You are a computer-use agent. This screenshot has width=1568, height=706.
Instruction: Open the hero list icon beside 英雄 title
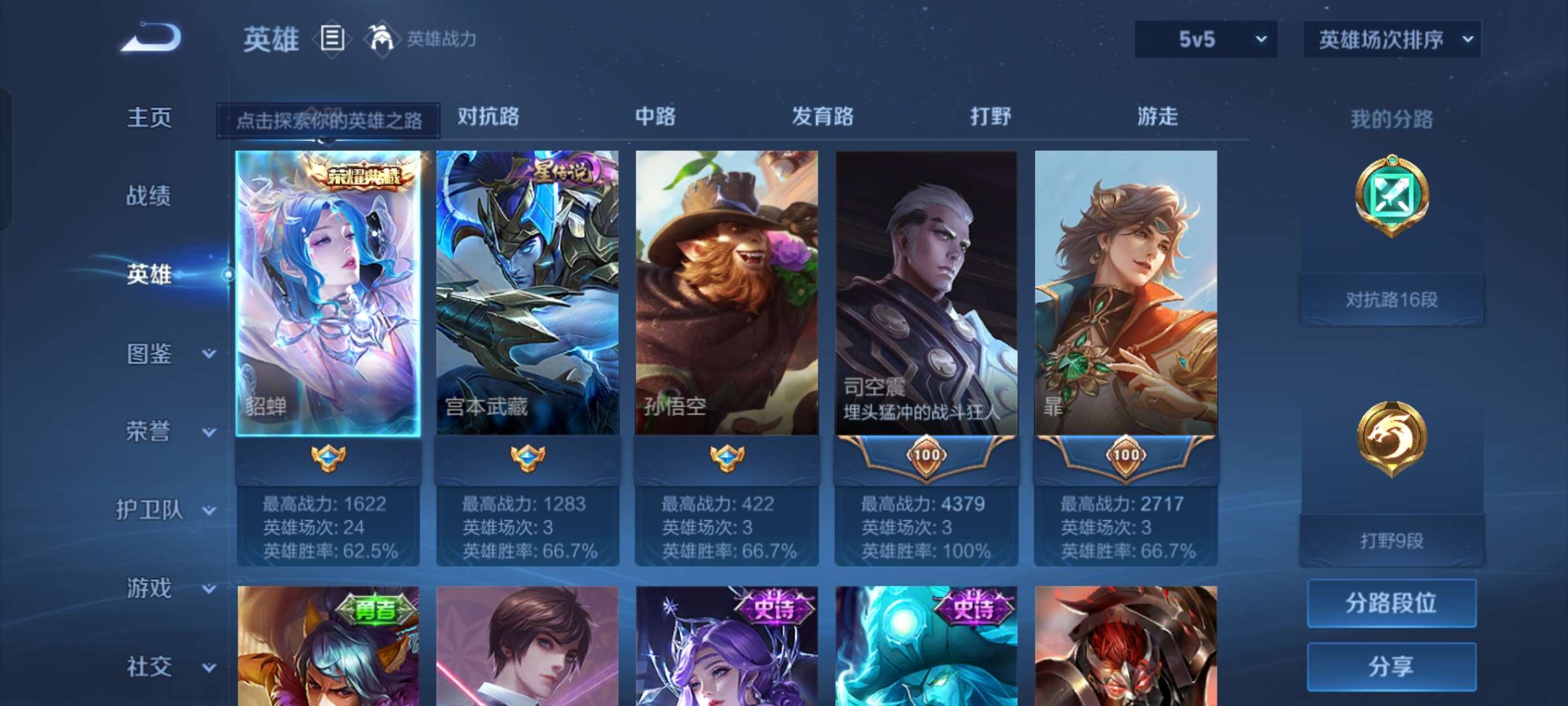coord(332,39)
